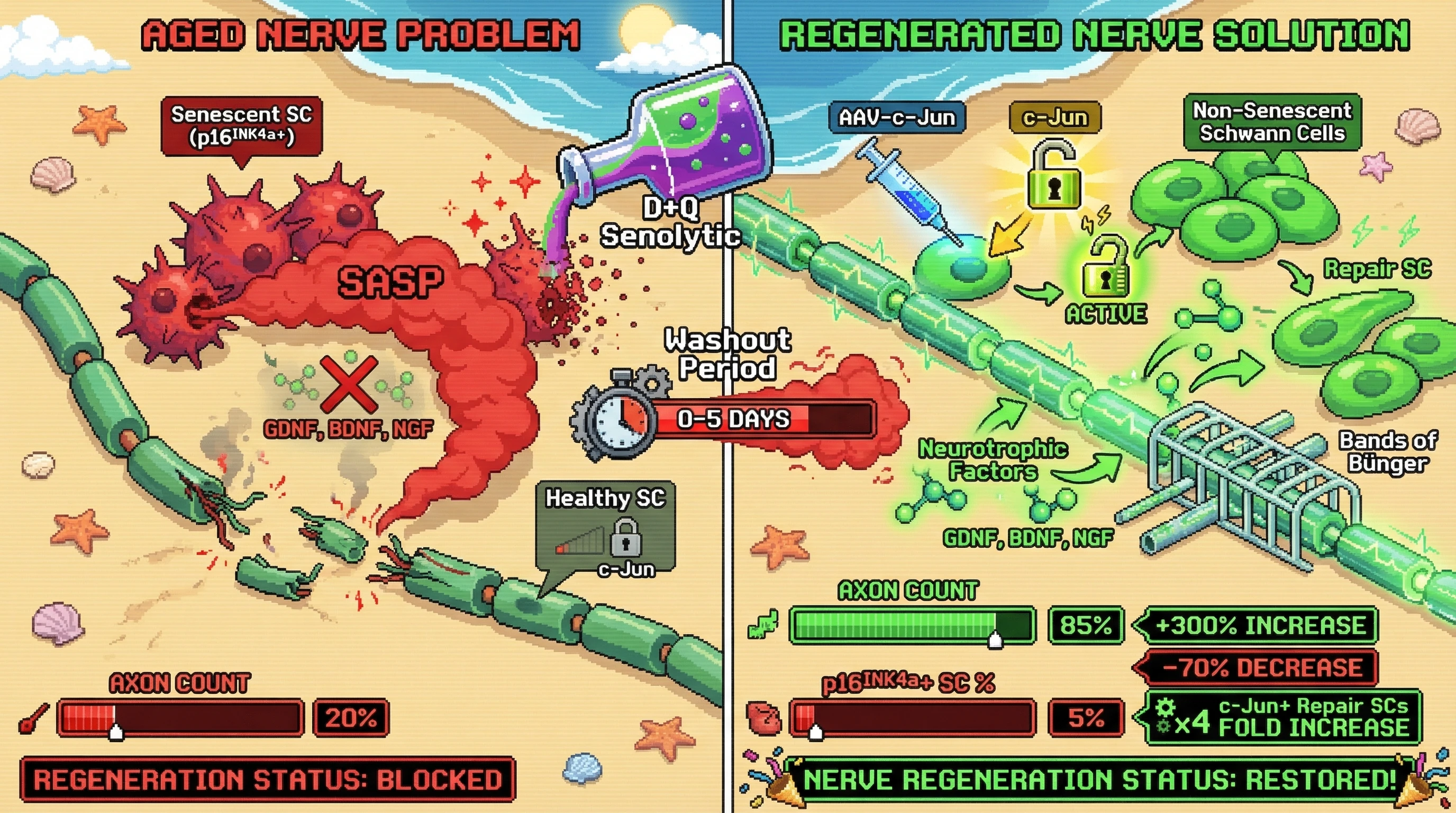This screenshot has height=813, width=1456.
Task: Choose the gold c-Jun tag
Action: (1054, 118)
